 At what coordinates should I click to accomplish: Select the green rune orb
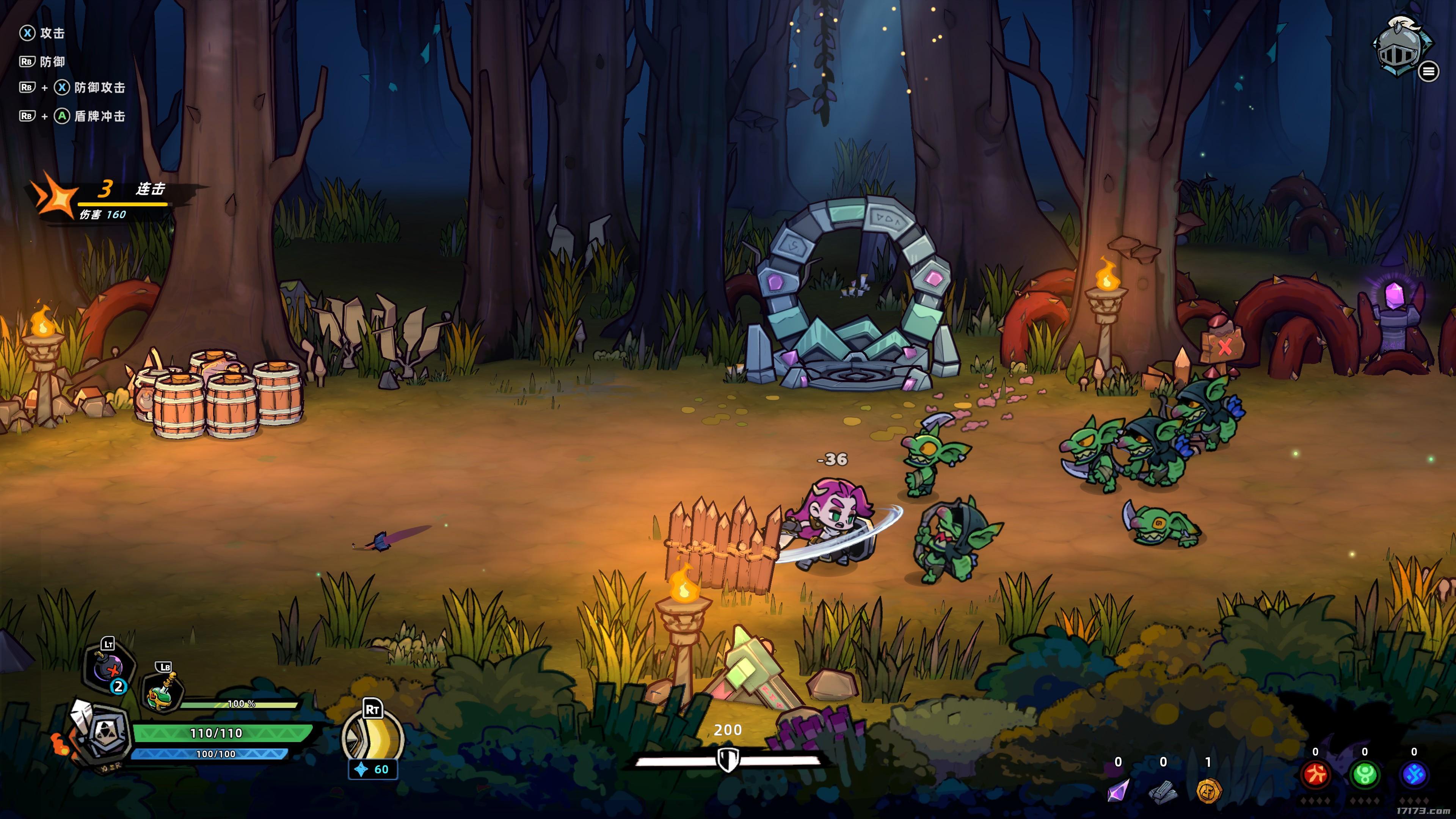tap(1365, 775)
